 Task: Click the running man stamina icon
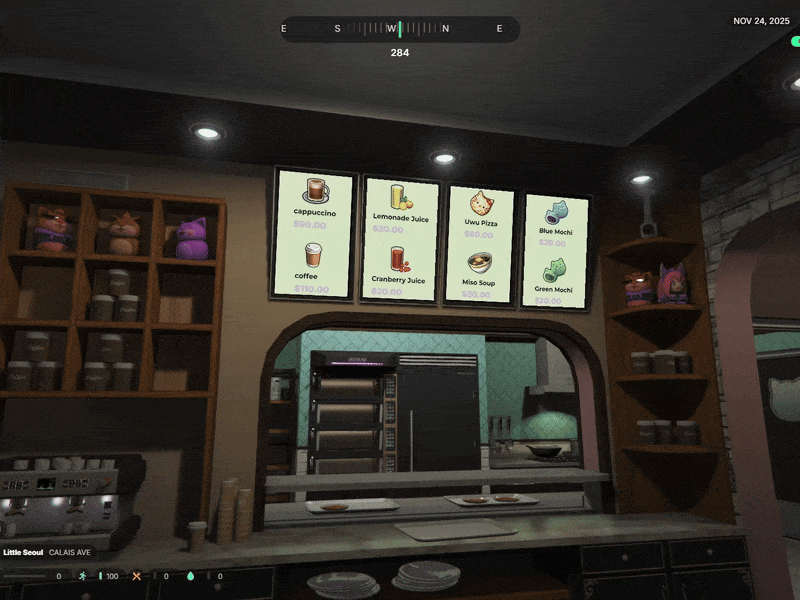[x=82, y=576]
